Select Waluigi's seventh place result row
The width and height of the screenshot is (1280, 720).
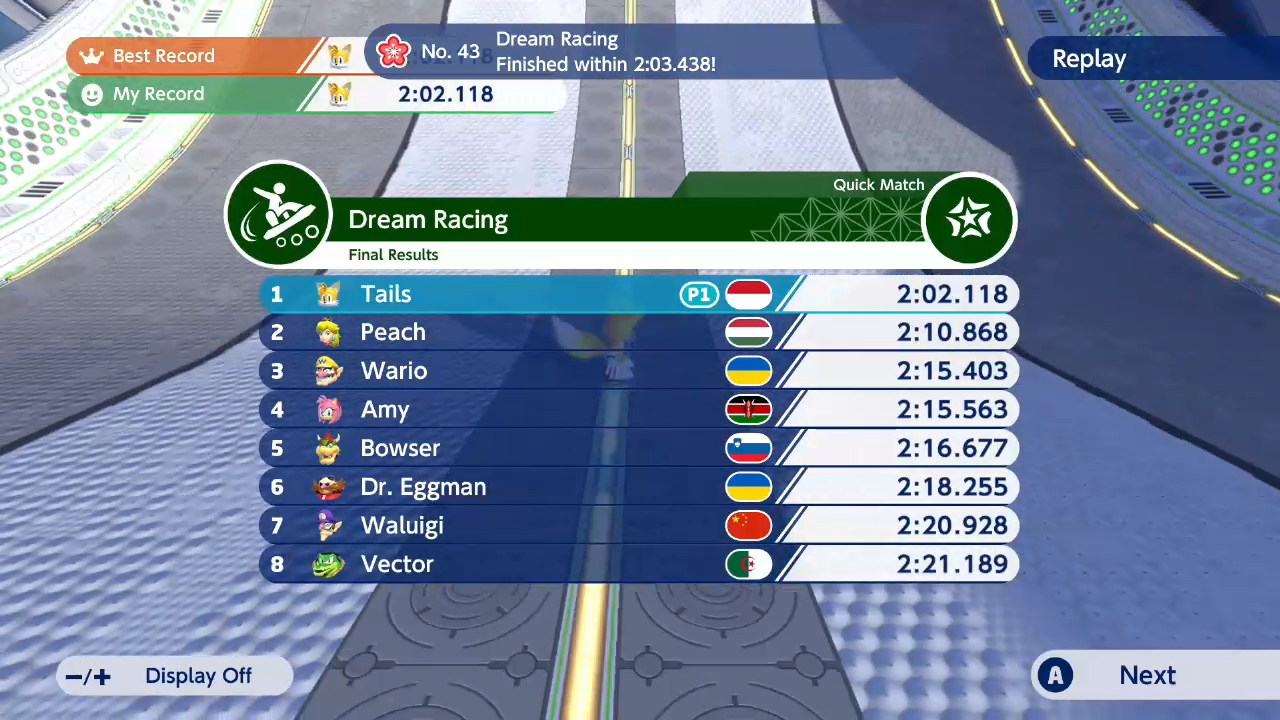coord(638,526)
